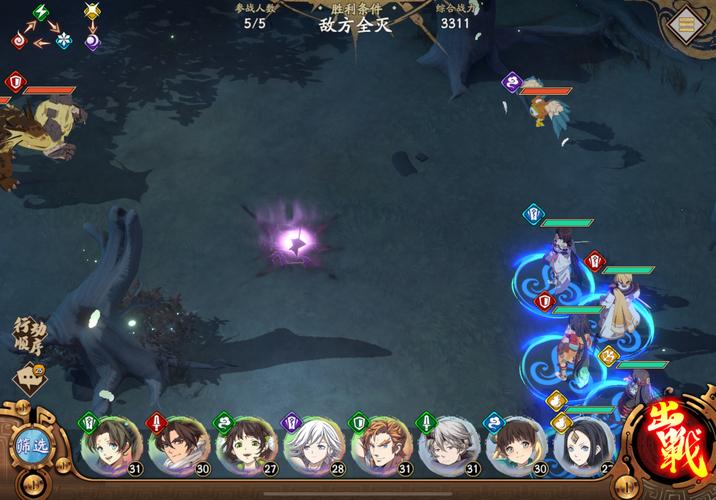This screenshot has width=716, height=500.
Task: Choose the grey-haired level 31 hero portrait
Action: tap(449, 446)
